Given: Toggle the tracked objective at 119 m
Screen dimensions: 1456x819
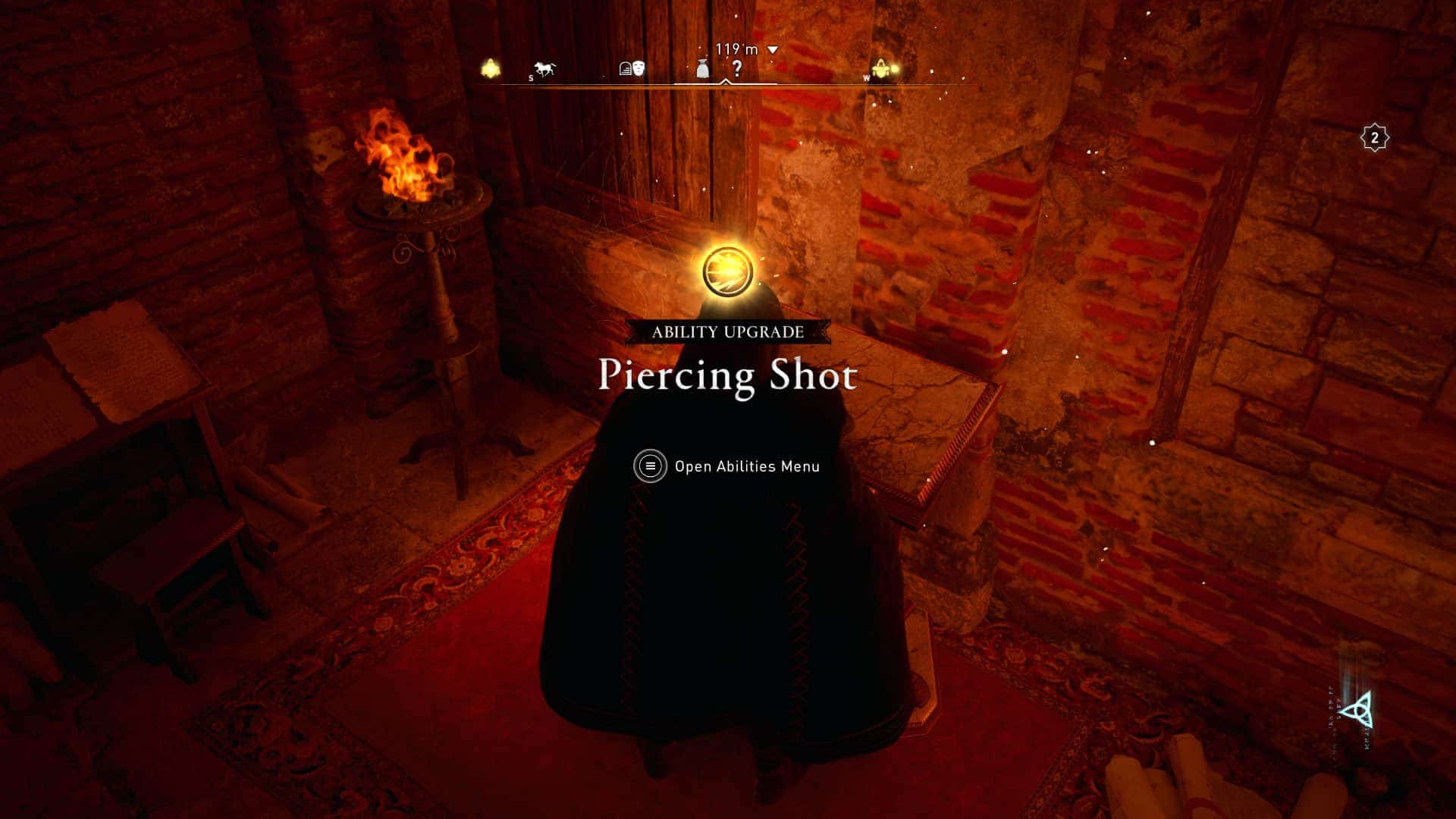Looking at the screenshot, I should (x=735, y=49).
